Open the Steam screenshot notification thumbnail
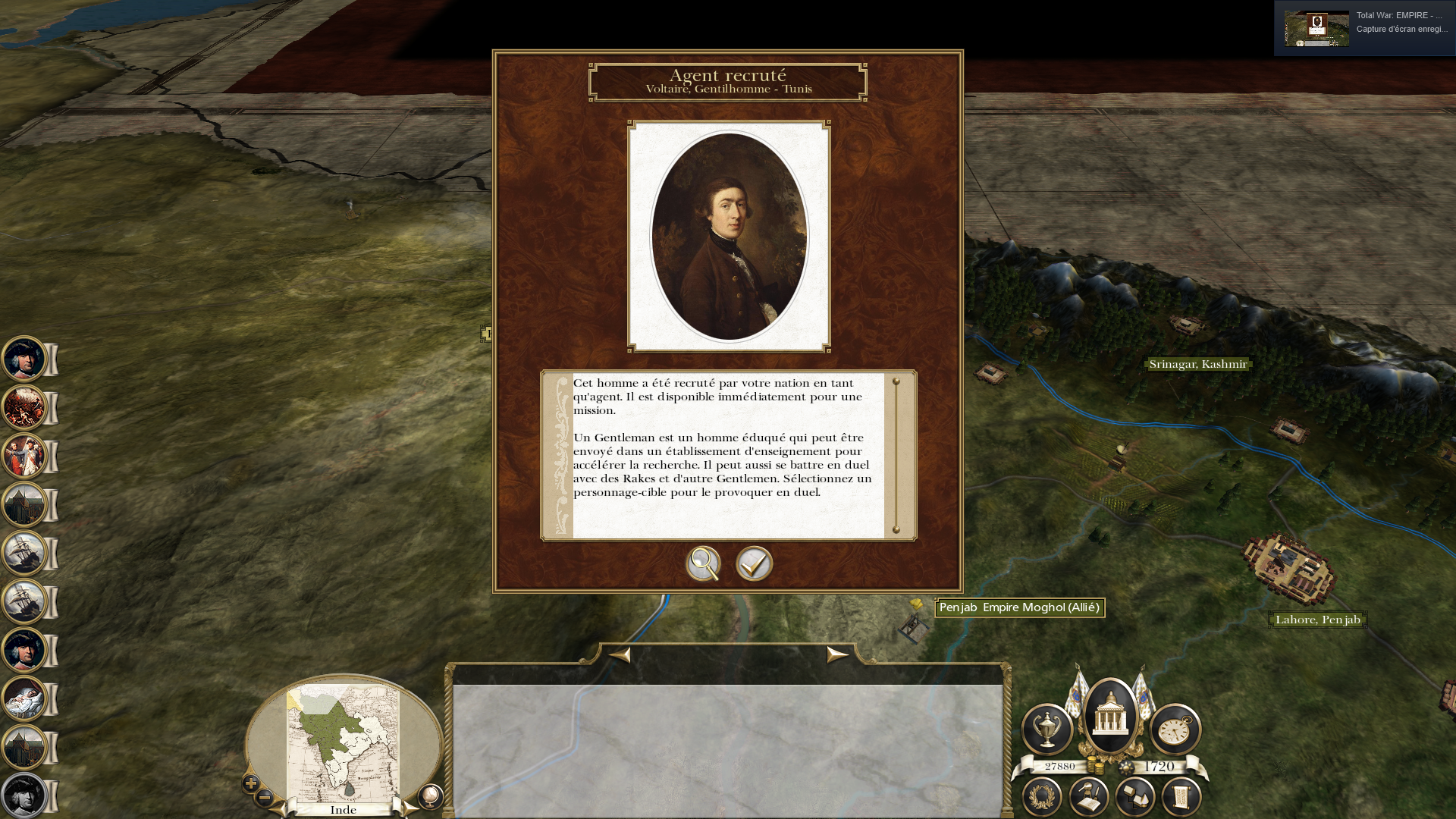1456x819 pixels. pyautogui.click(x=1316, y=29)
